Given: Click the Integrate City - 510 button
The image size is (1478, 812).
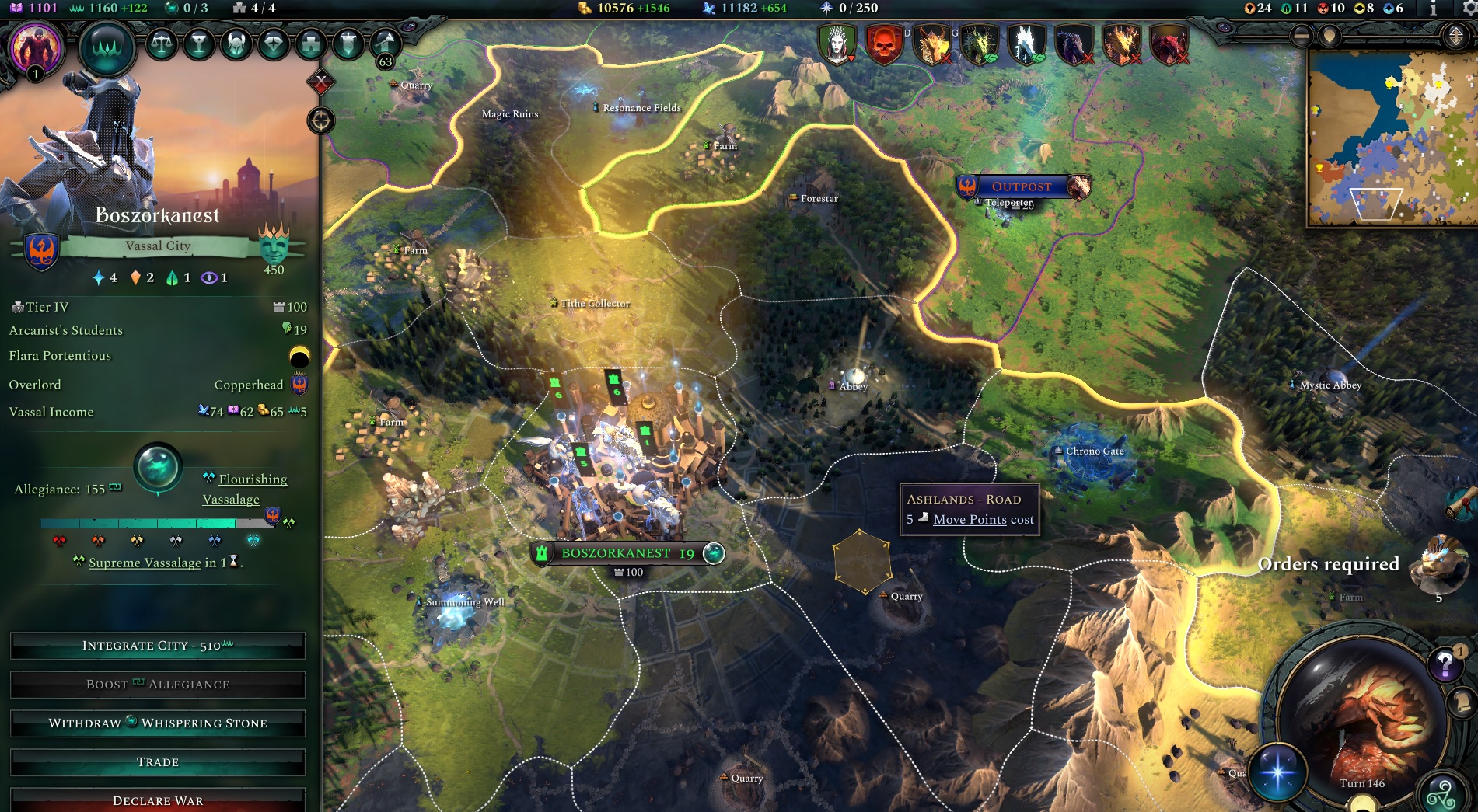Looking at the screenshot, I should [x=156, y=645].
